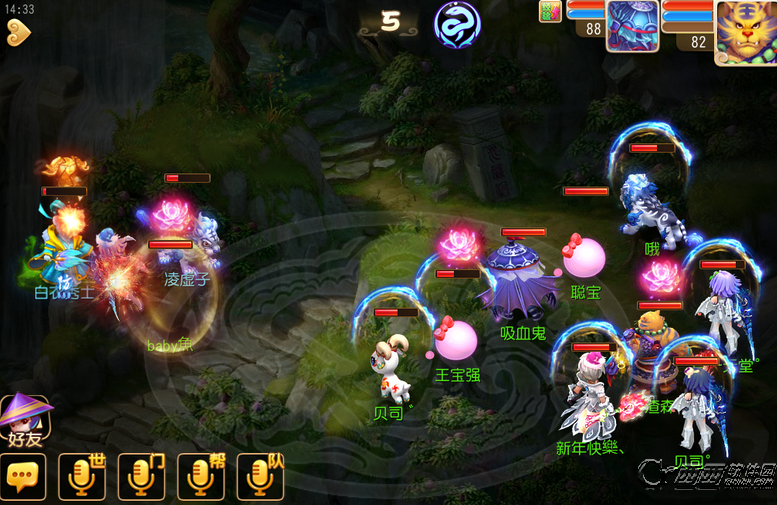Open the chat speech bubble button
Viewport: 777px width, 505px height.
pos(22,477)
